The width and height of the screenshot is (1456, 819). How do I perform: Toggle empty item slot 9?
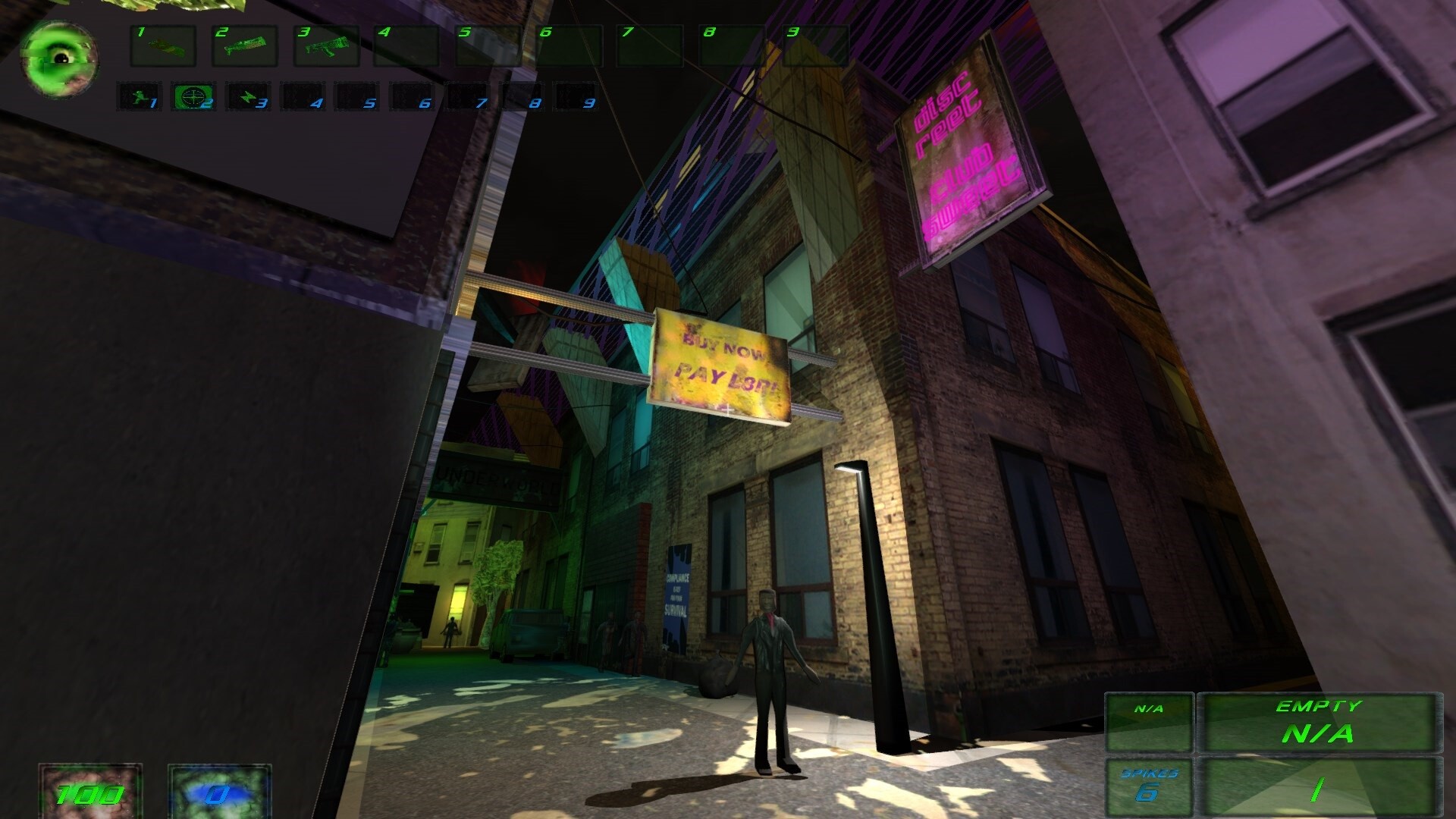(x=575, y=97)
